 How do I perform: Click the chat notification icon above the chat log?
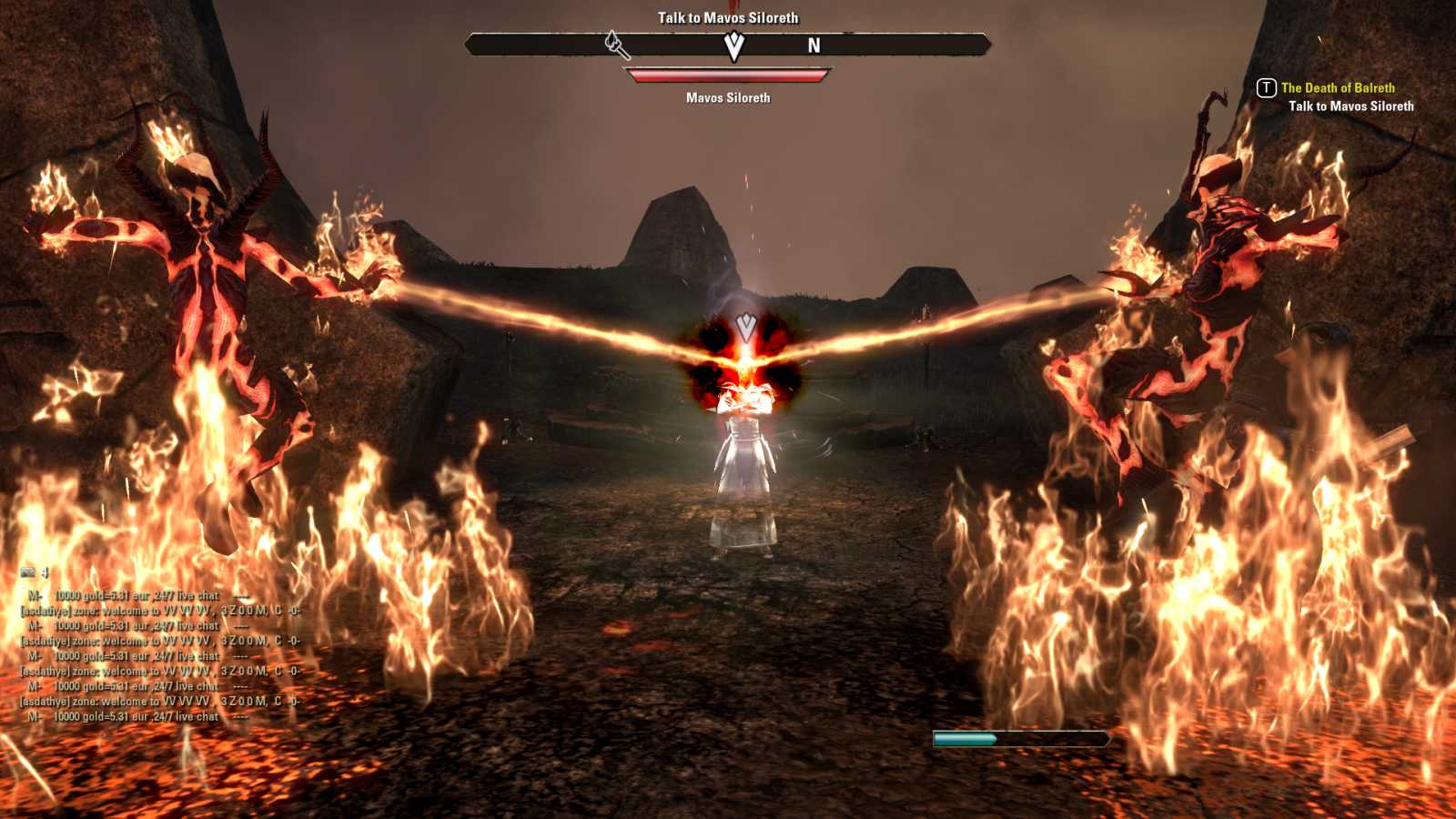(x=28, y=572)
